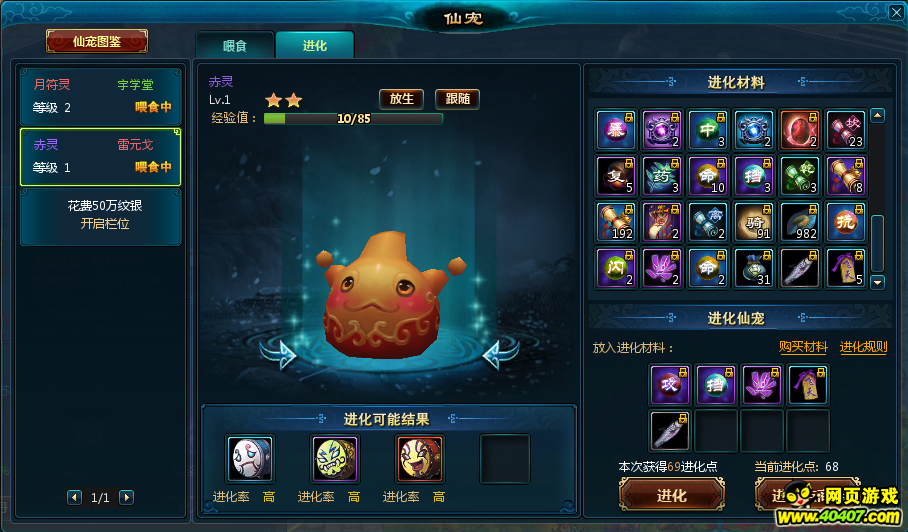
Task: Select the 进化 evolution tab
Action: [314, 45]
